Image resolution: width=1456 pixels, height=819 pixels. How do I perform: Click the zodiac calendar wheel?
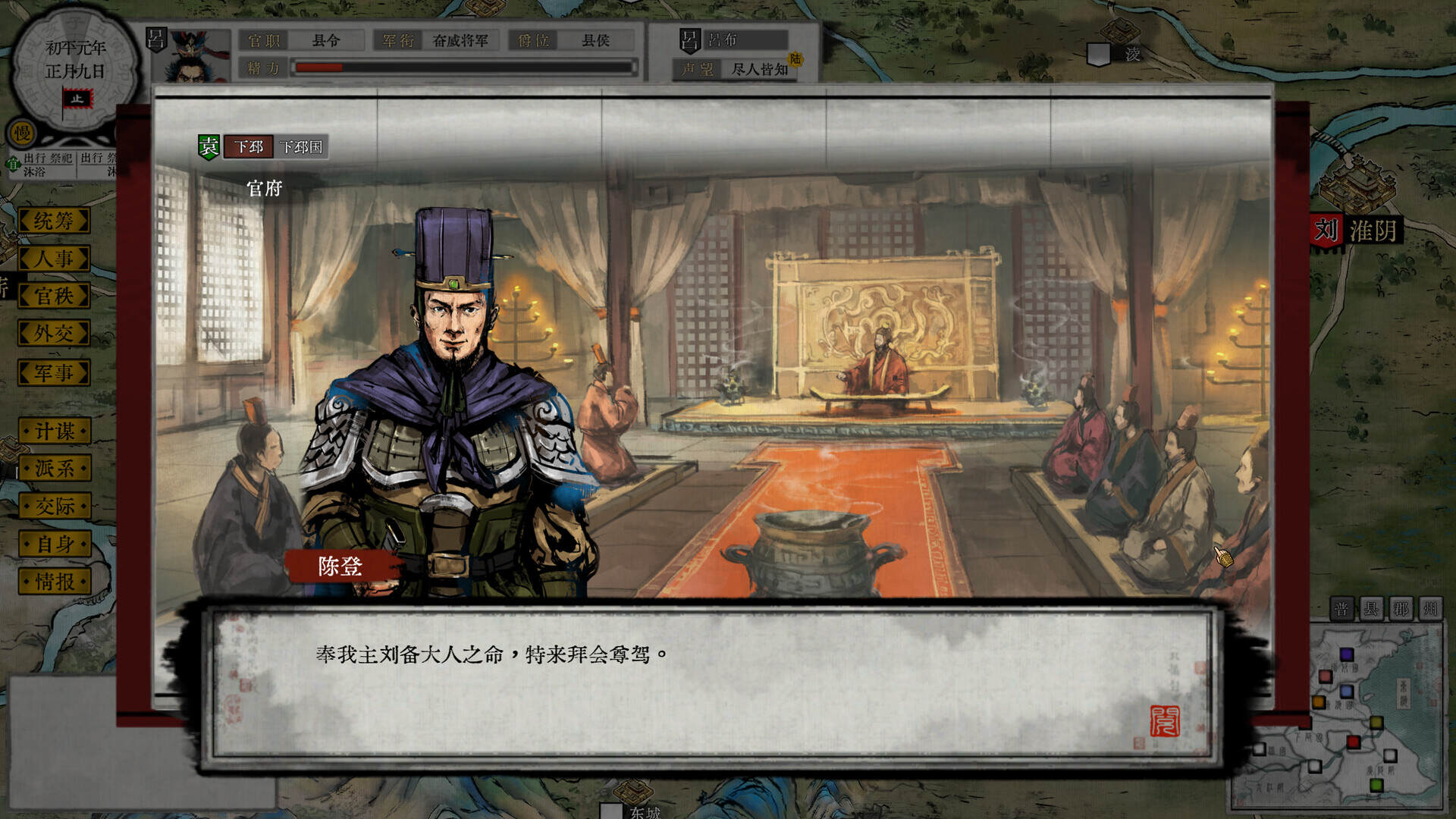tap(74, 68)
